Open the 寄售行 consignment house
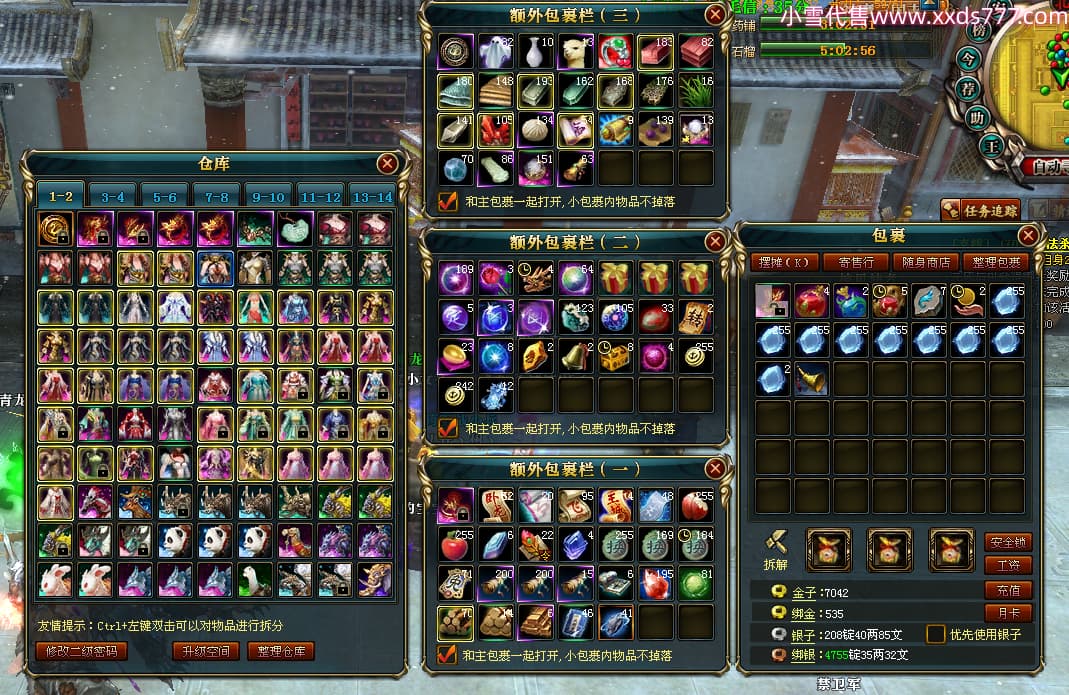The height and width of the screenshot is (695, 1069). pos(855,263)
